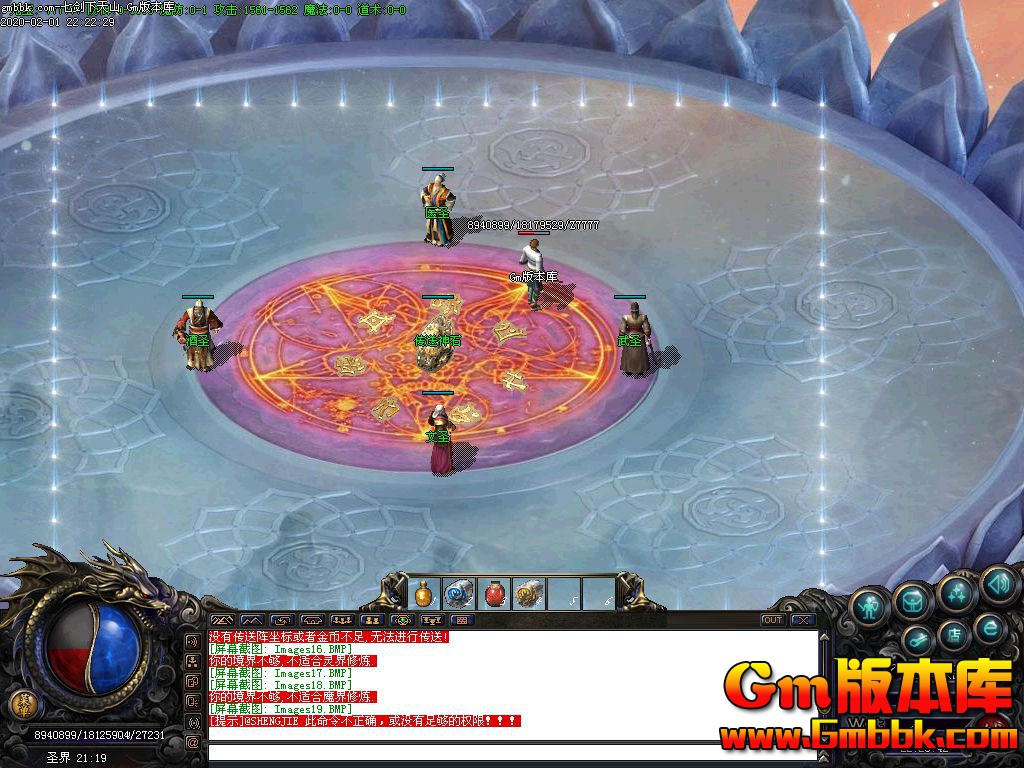
Task: Click the group hierarchy chat channel icon
Action: click(193, 661)
